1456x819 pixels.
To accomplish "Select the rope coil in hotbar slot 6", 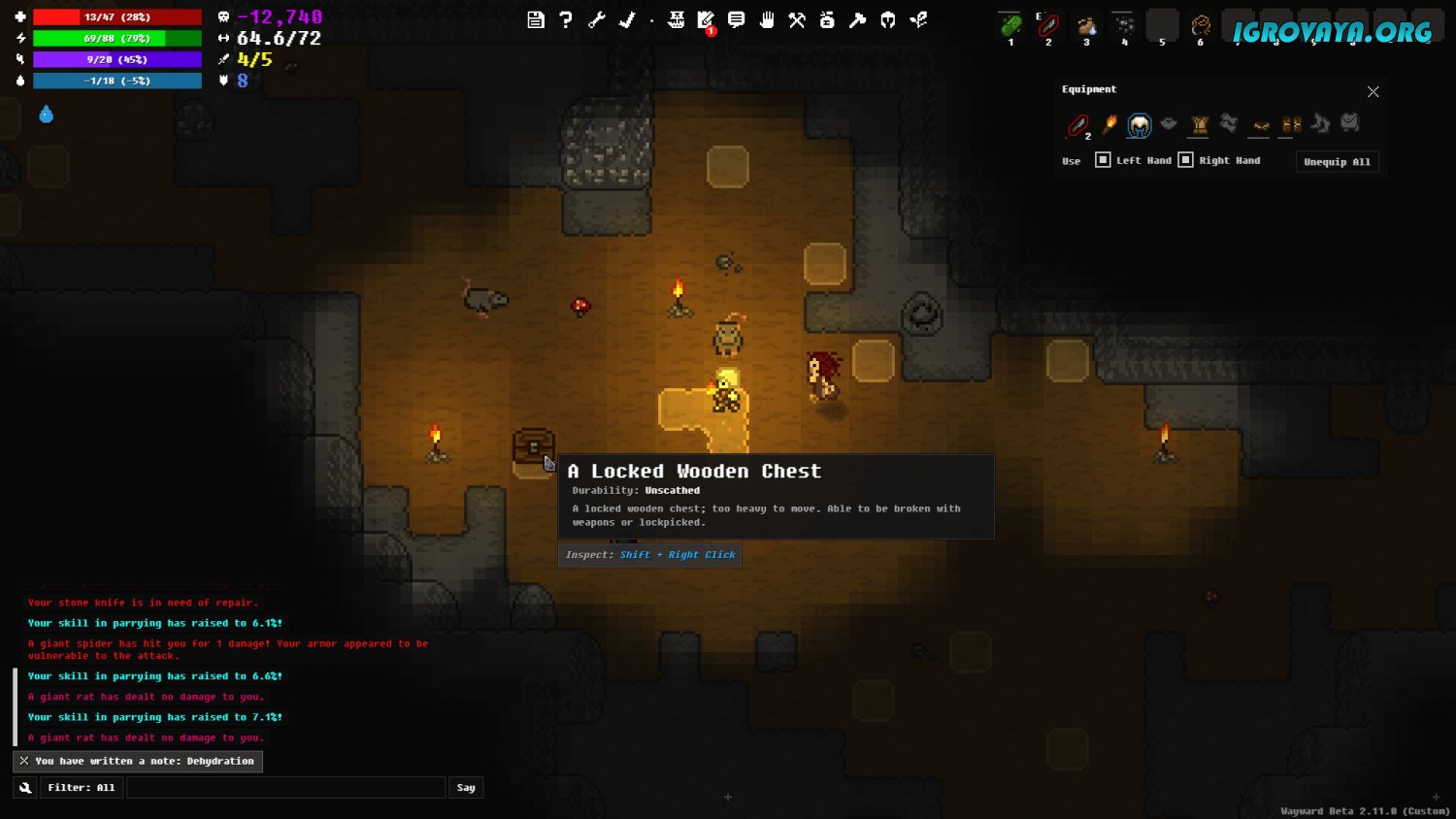I will [x=1201, y=25].
